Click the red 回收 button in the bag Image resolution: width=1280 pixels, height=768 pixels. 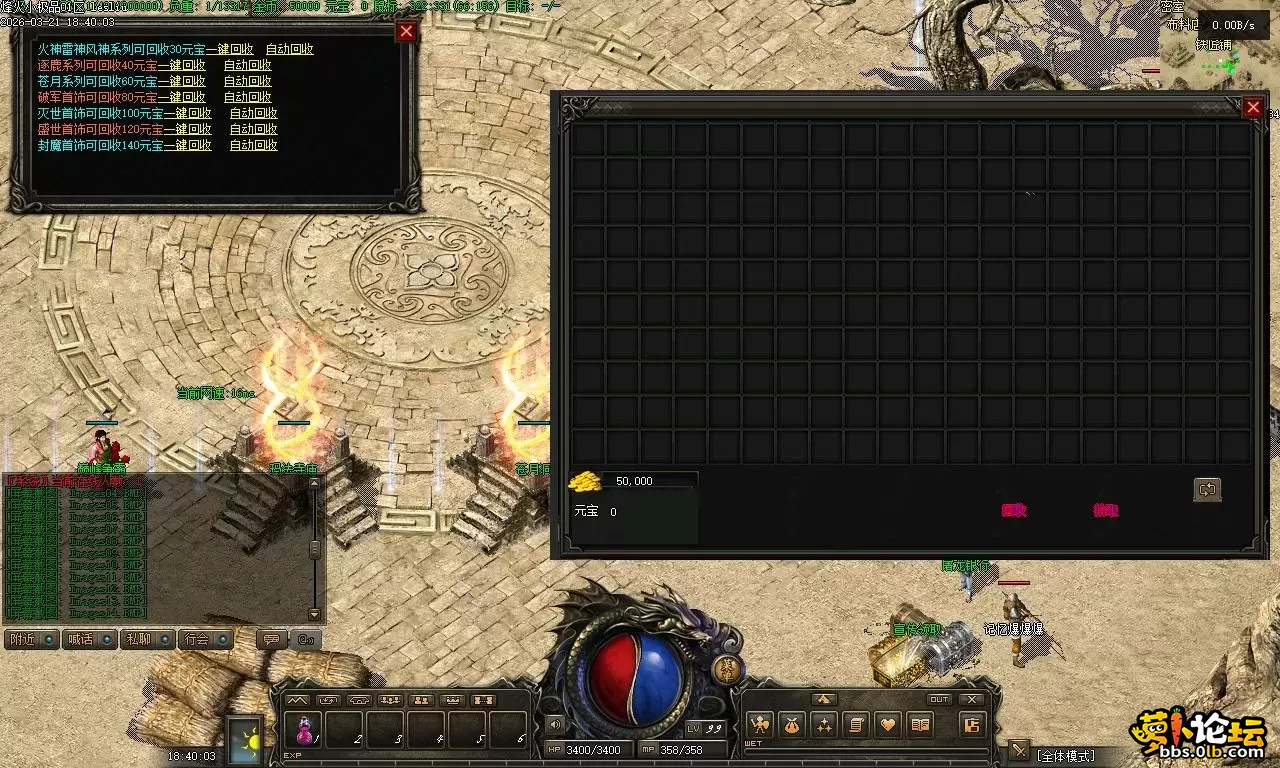(1014, 510)
